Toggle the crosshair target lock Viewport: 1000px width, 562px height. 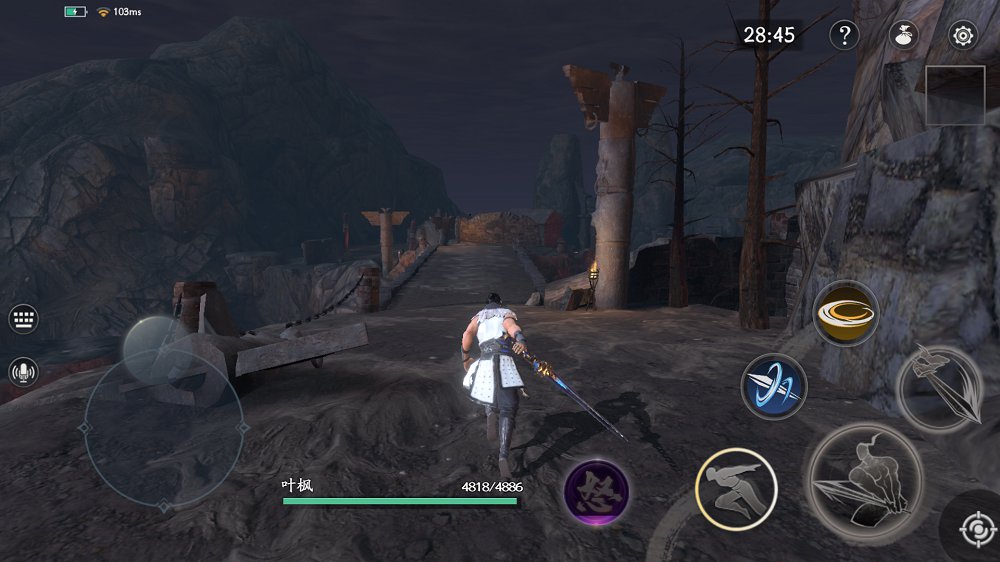coord(976,528)
